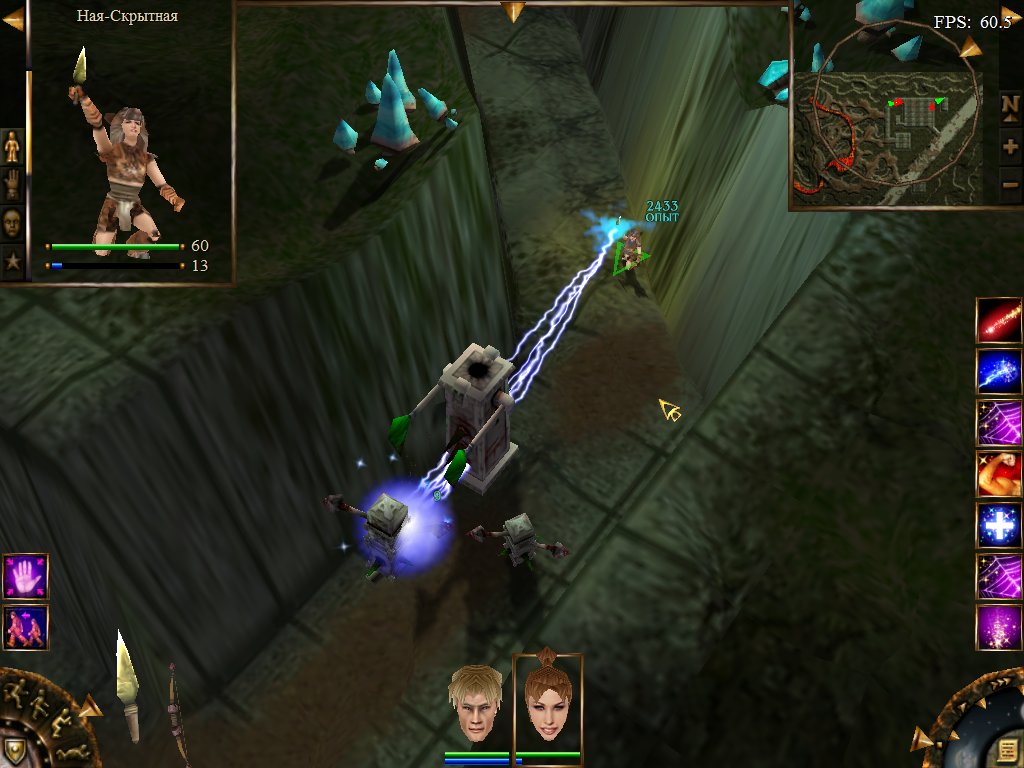Open the star tab on the character panel

(12, 261)
